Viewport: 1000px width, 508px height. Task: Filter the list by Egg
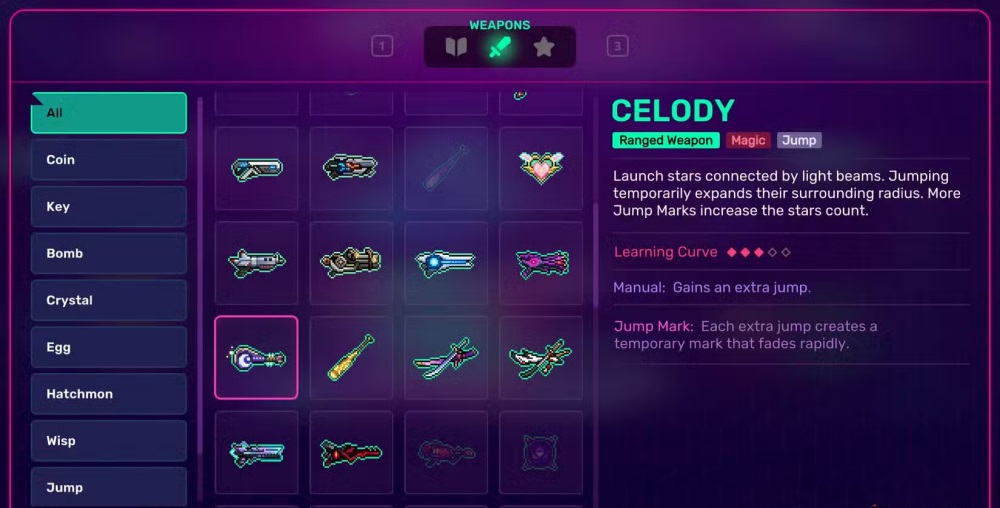pyautogui.click(x=108, y=348)
